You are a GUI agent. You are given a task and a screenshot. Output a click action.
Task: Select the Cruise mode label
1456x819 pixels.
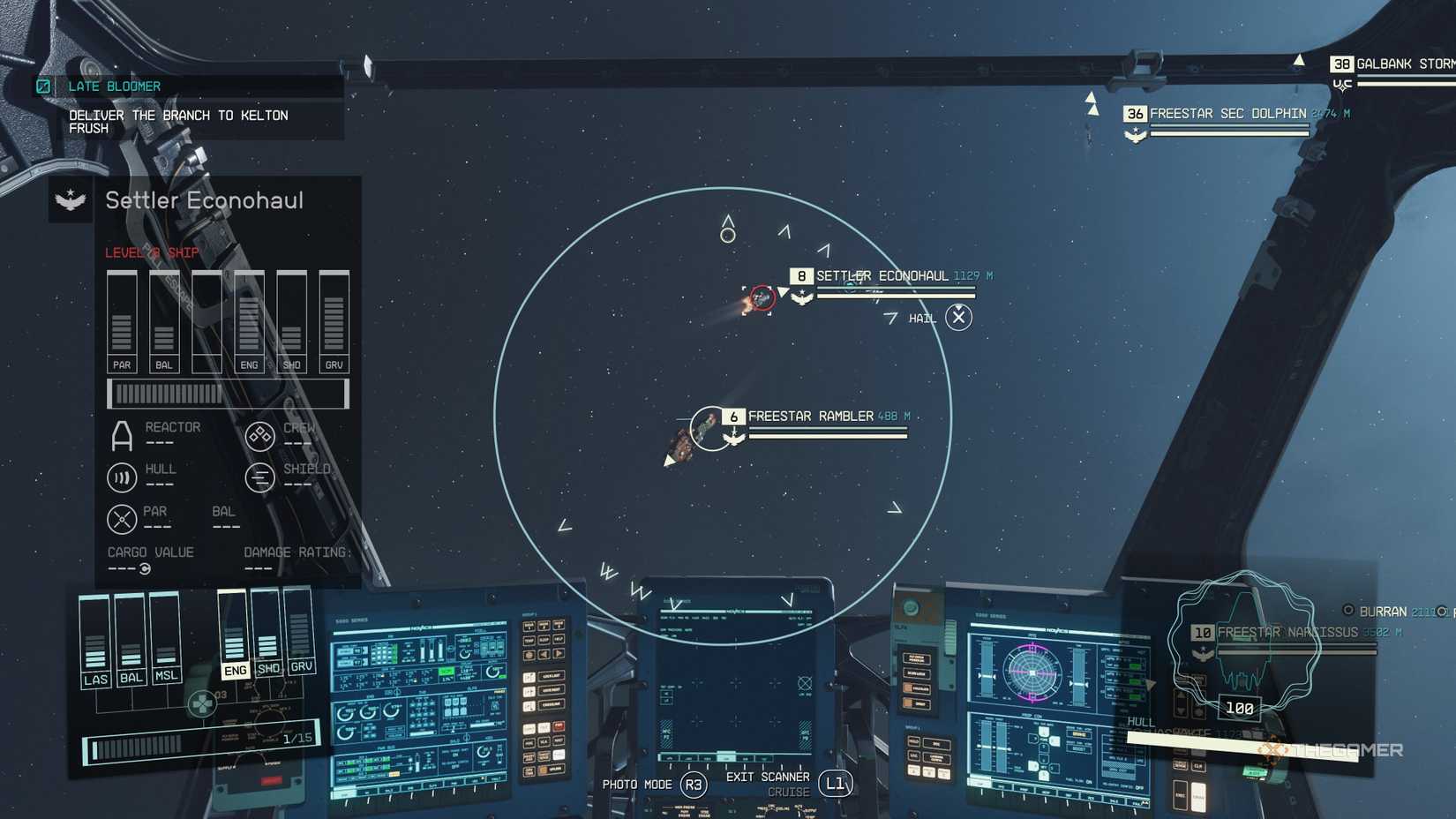coord(788,792)
